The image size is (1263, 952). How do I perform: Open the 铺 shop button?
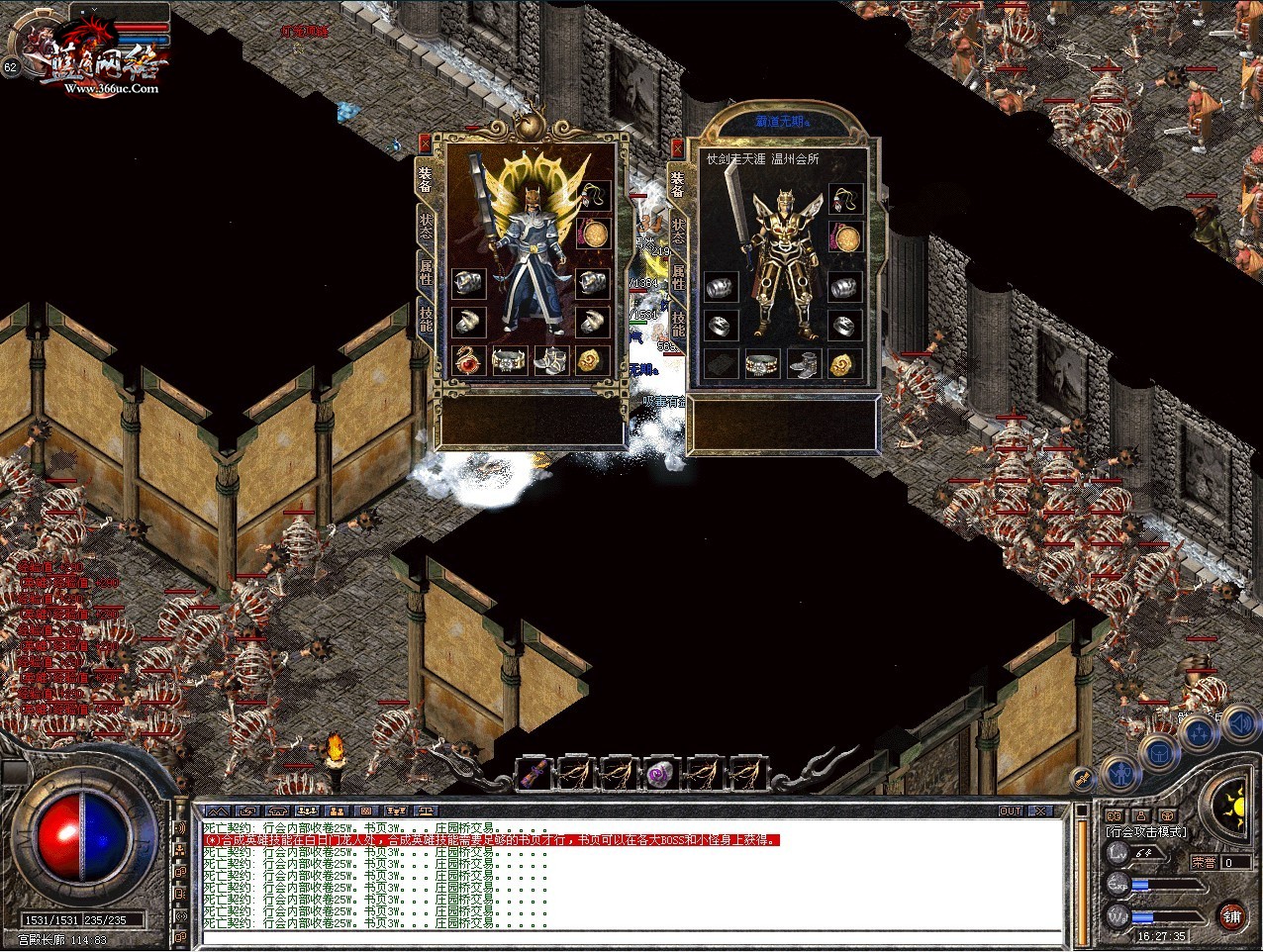(1231, 915)
